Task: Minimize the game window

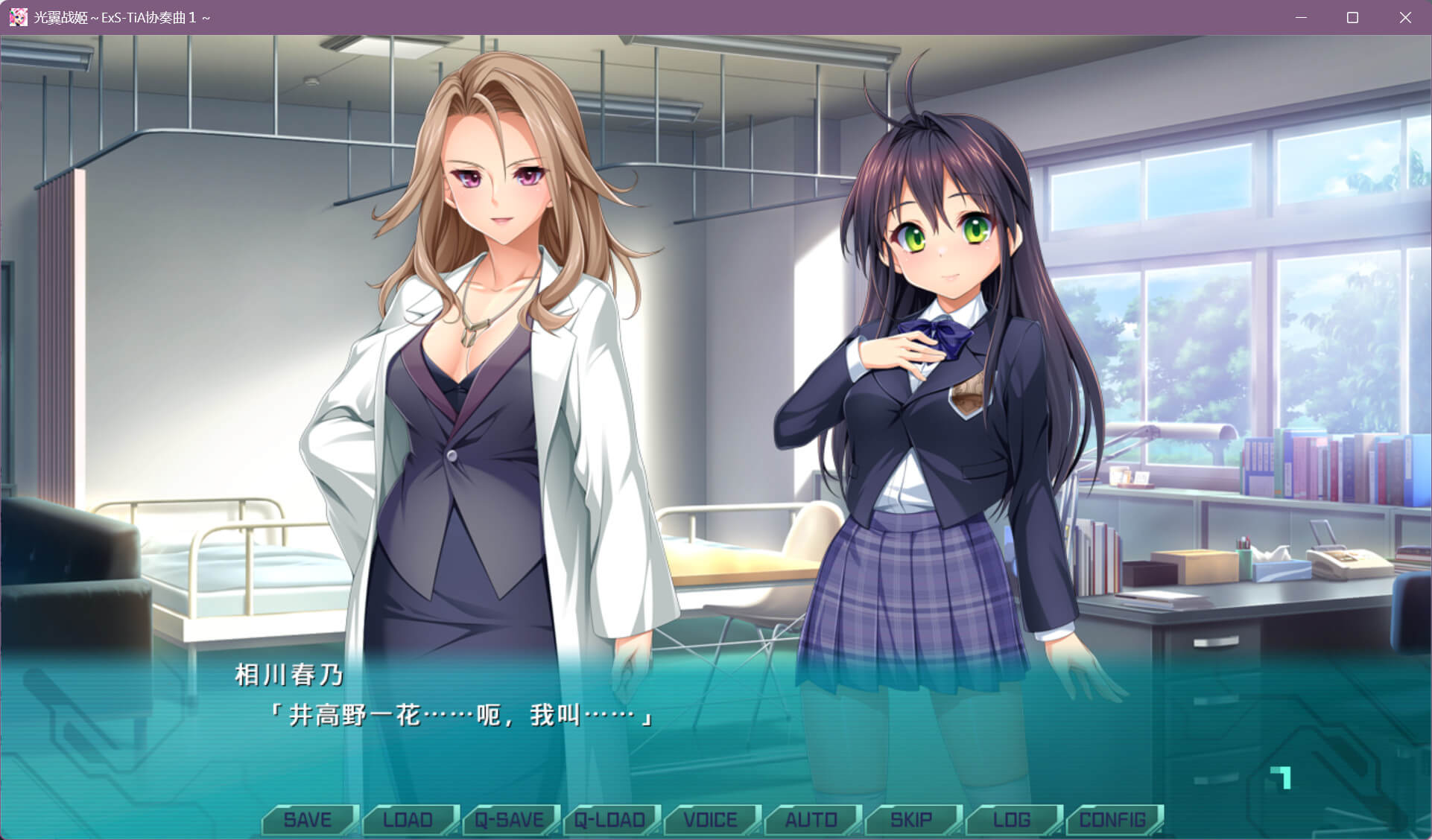Action: (1302, 17)
